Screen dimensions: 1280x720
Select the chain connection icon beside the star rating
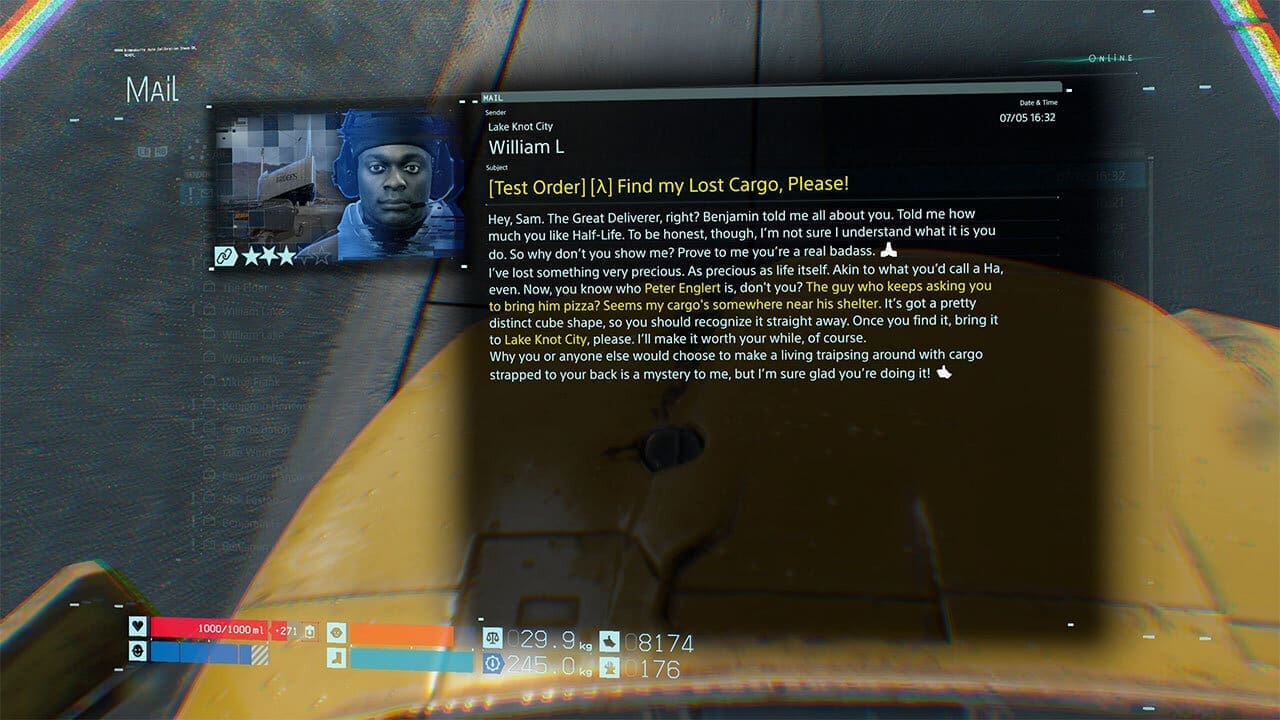[226, 257]
